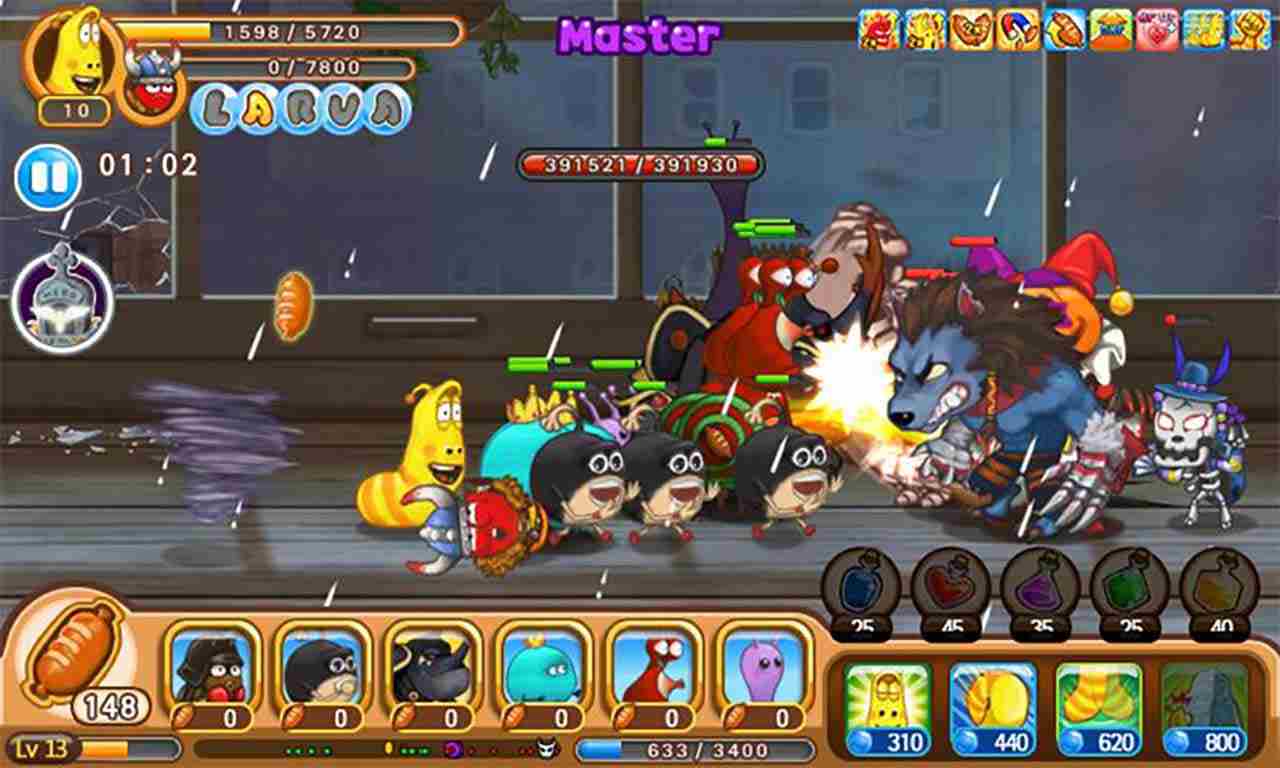1280x768 pixels.
Task: Activate the red explosion skill icon
Action: click(x=878, y=24)
